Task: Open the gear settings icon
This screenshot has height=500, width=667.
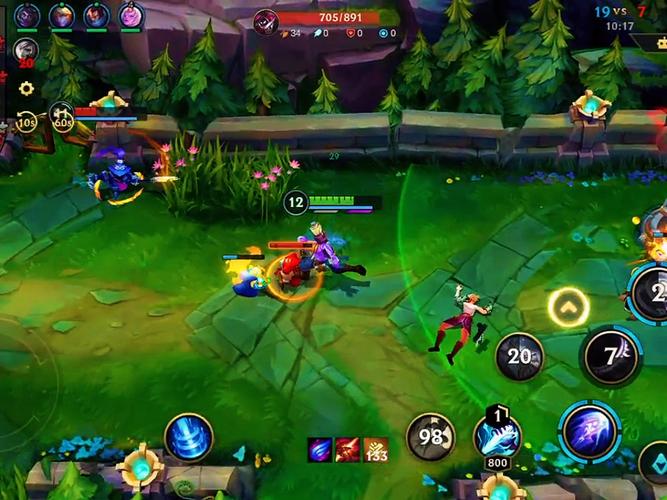Action: coord(26,88)
